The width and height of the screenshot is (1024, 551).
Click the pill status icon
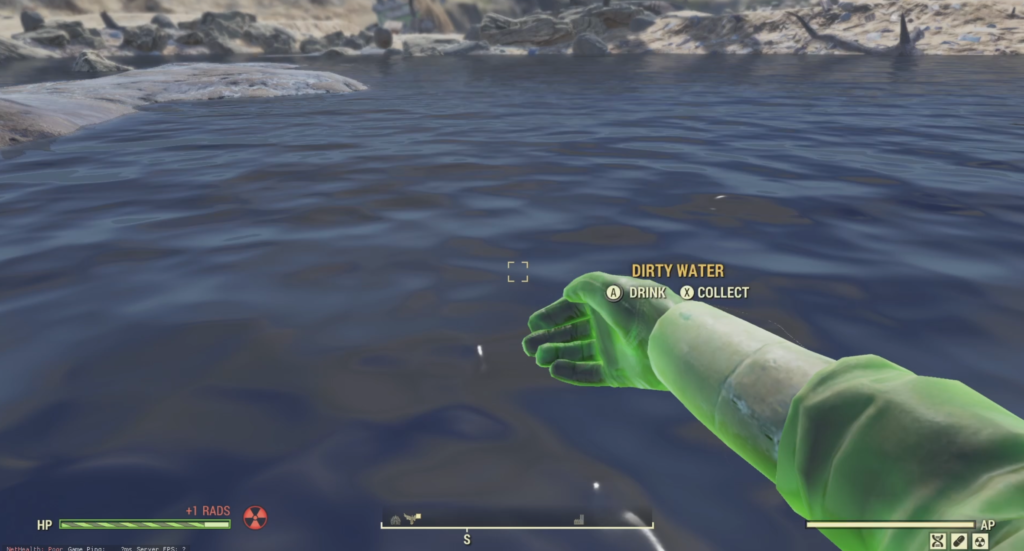[x=958, y=541]
